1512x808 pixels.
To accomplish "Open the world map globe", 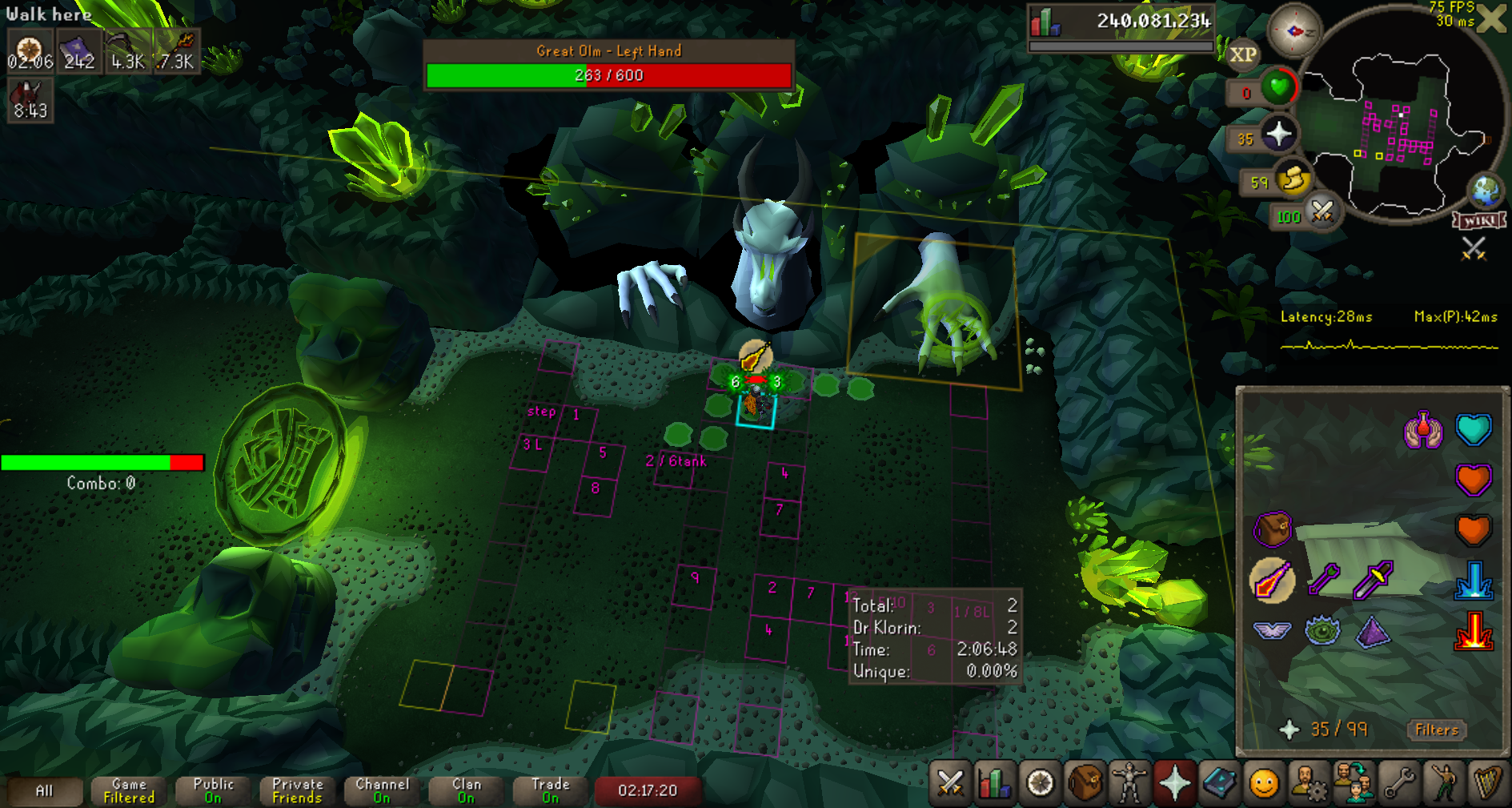I will (1486, 191).
